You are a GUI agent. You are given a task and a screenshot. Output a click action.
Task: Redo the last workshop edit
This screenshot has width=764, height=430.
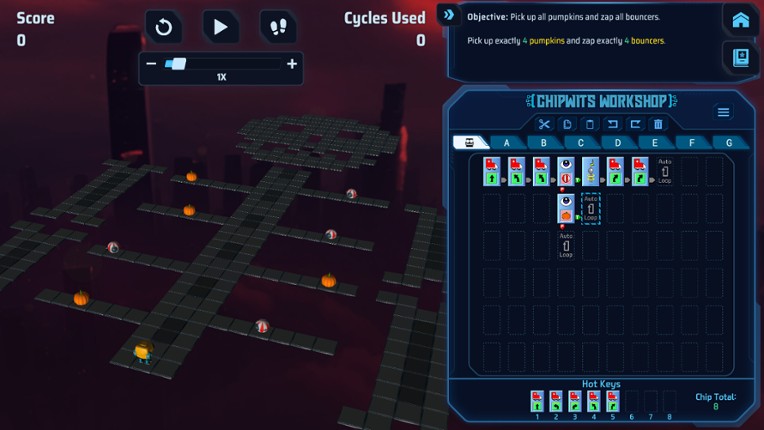(635, 125)
